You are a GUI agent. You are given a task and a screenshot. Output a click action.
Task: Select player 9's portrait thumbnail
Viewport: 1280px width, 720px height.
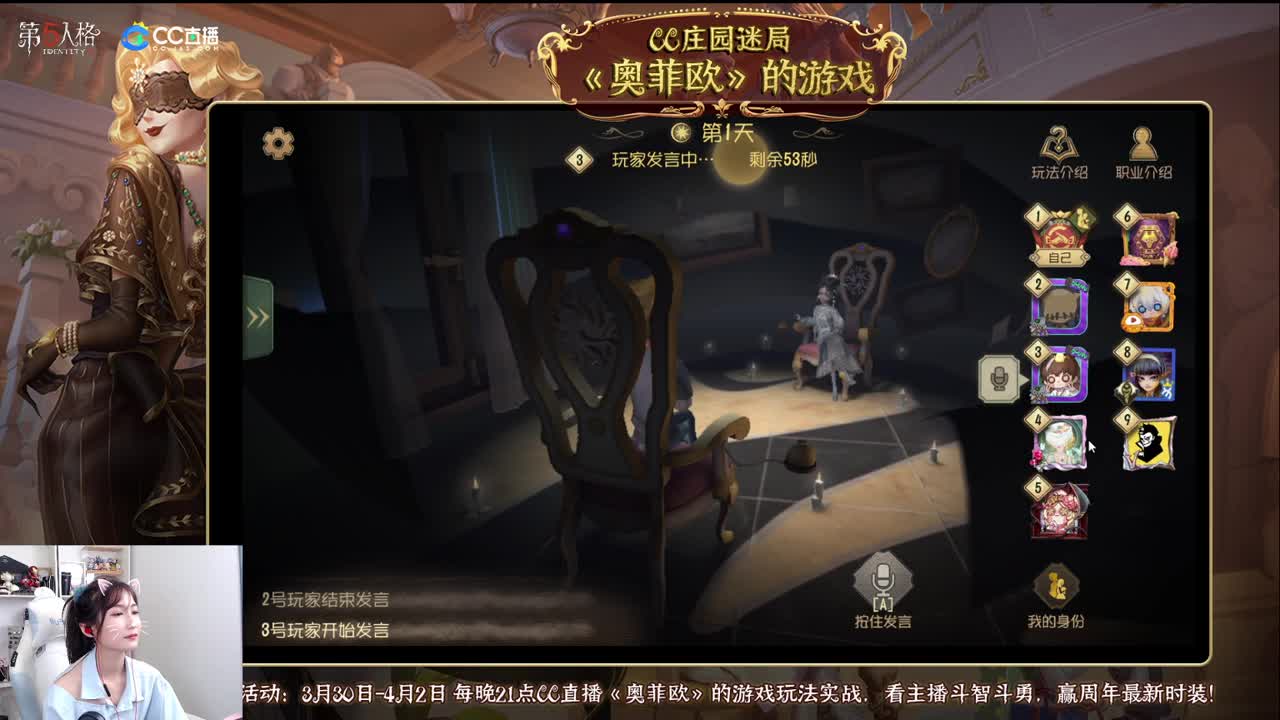(1148, 444)
